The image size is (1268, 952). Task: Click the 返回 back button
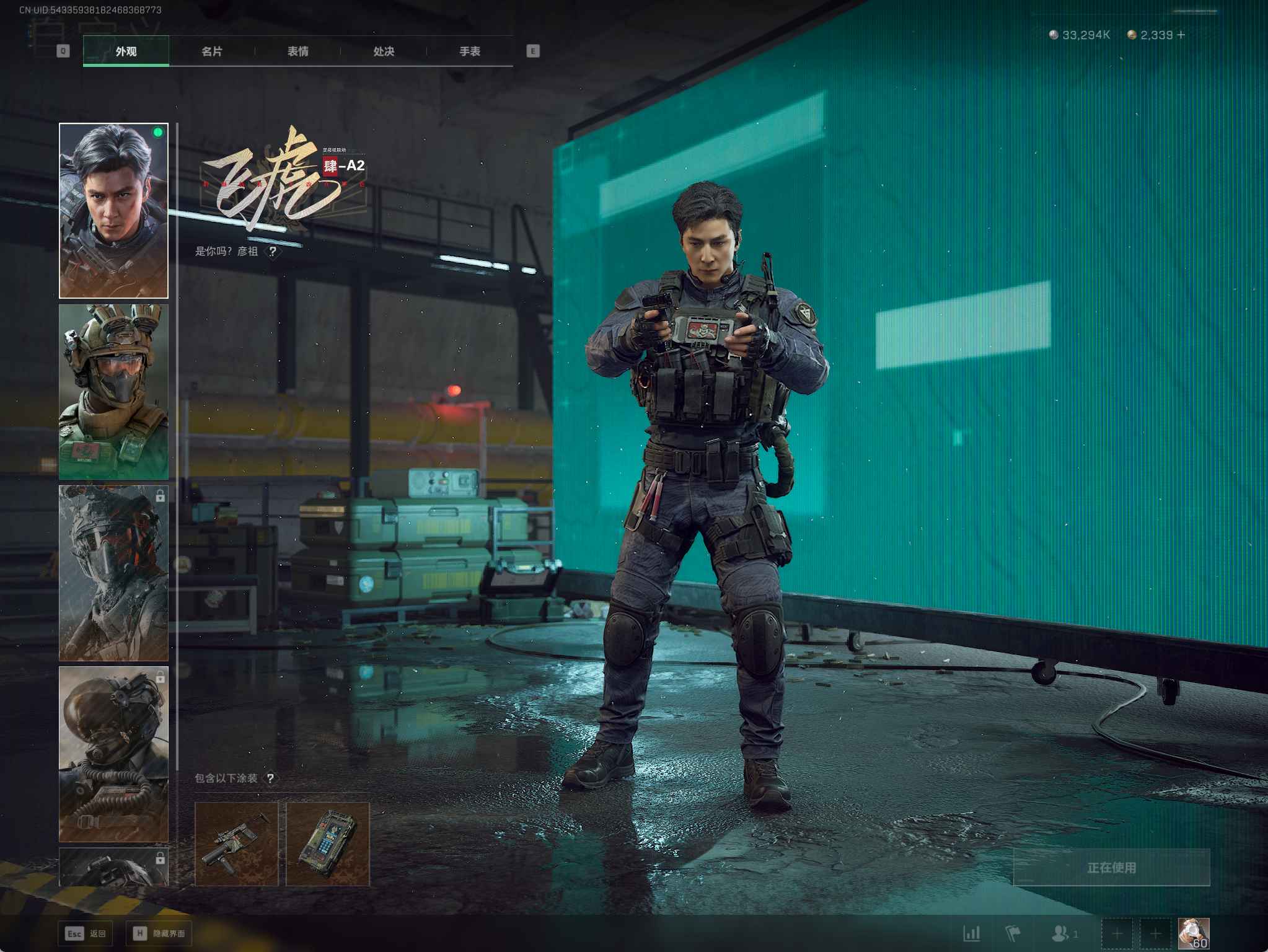87,933
